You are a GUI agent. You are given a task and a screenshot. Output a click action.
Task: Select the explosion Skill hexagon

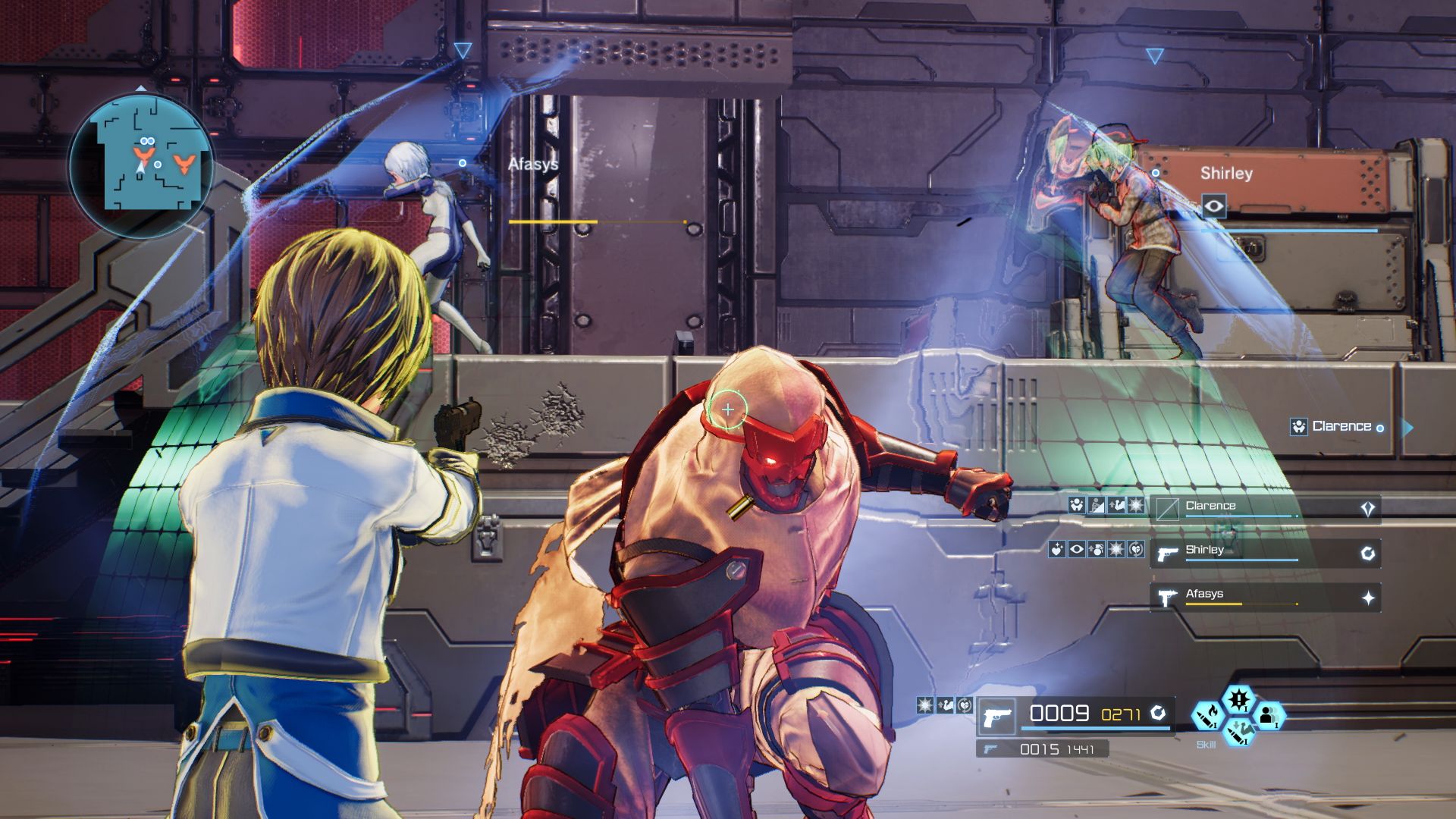pos(1240,700)
